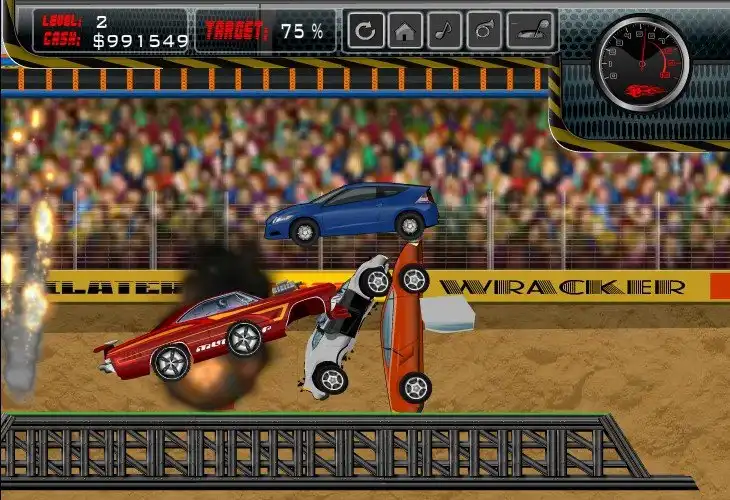Toggle music with the note icon

coord(444,31)
